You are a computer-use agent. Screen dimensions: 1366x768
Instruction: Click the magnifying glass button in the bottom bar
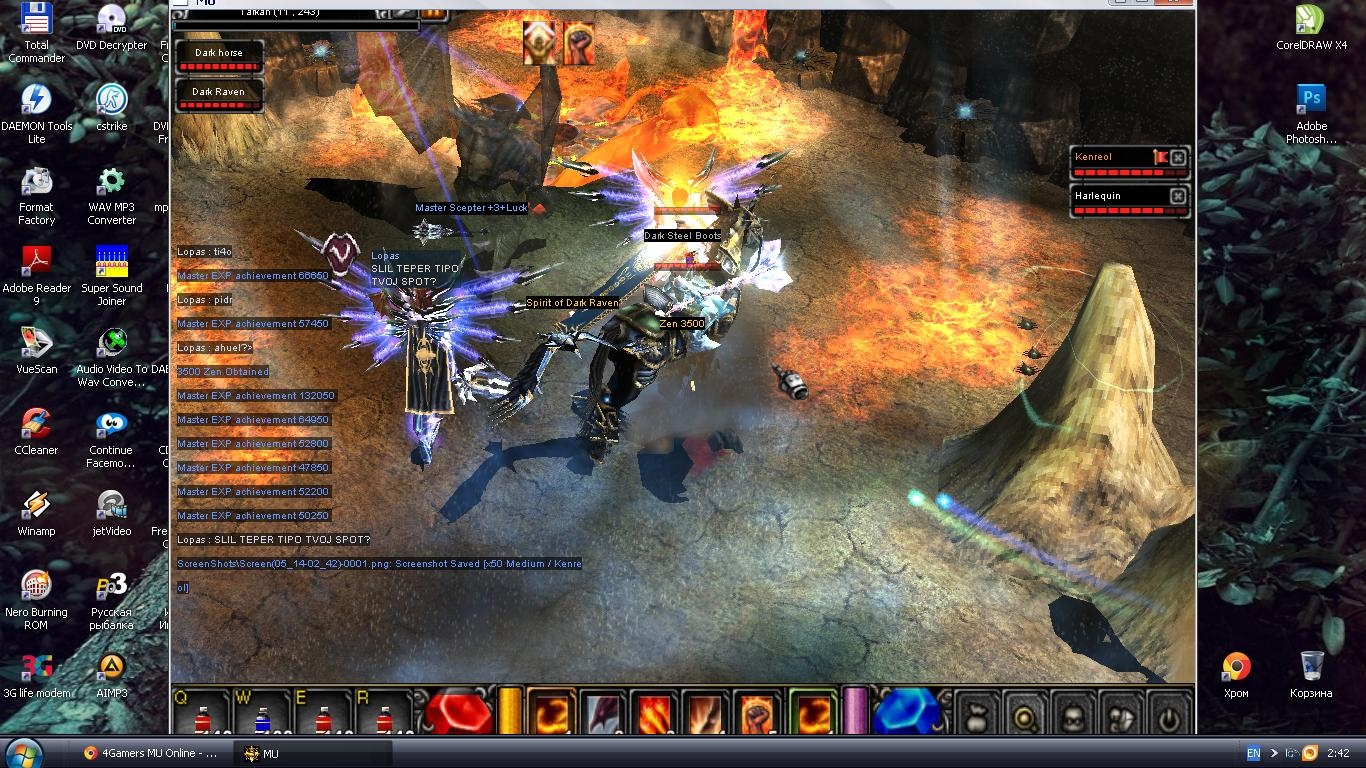(1024, 716)
